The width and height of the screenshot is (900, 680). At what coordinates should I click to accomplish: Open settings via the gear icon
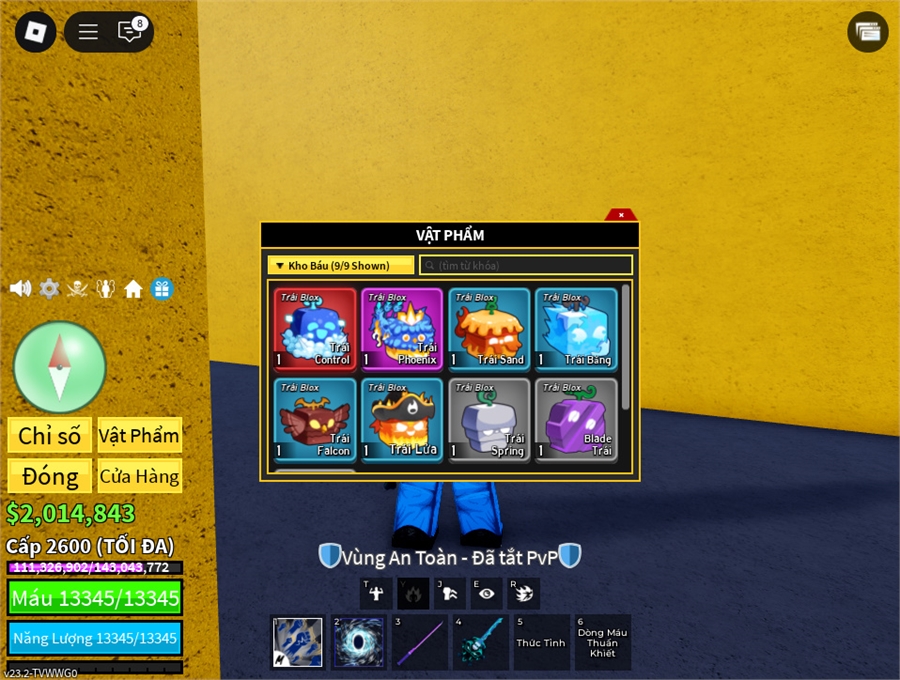(49, 289)
